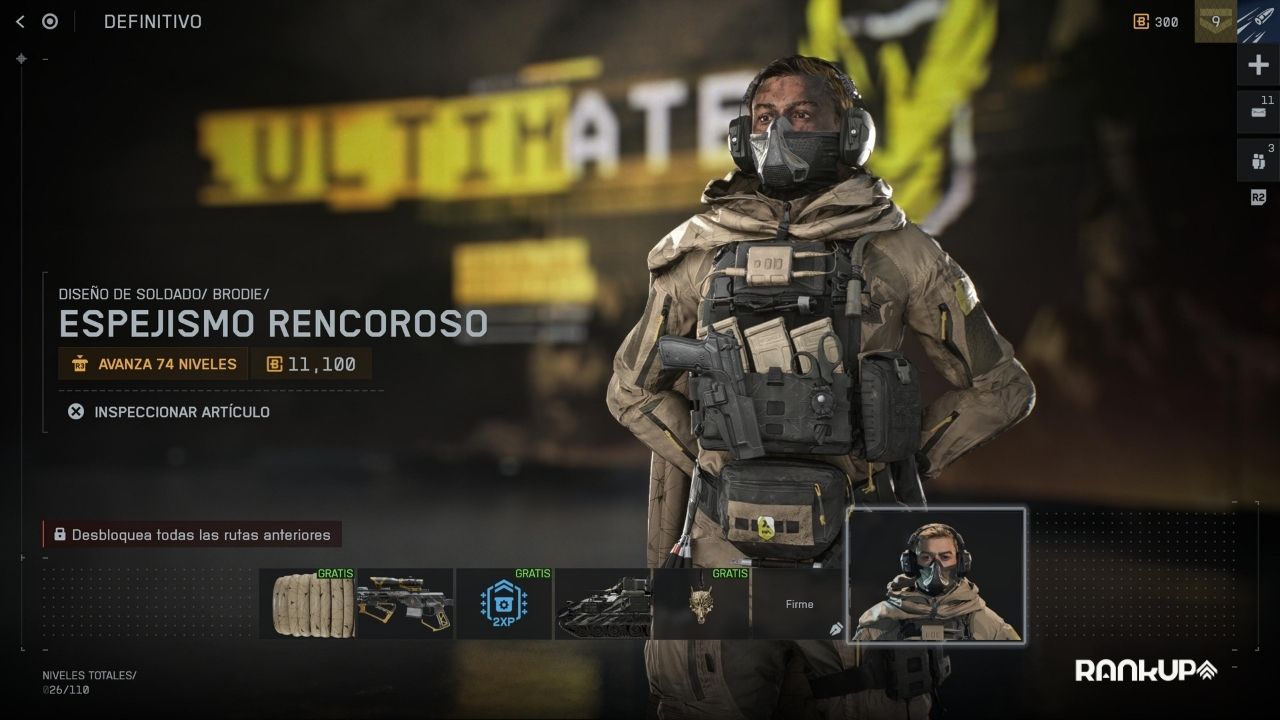Select the 2XP token reward tile
Screen dimensions: 1280x720
[x=503, y=604]
